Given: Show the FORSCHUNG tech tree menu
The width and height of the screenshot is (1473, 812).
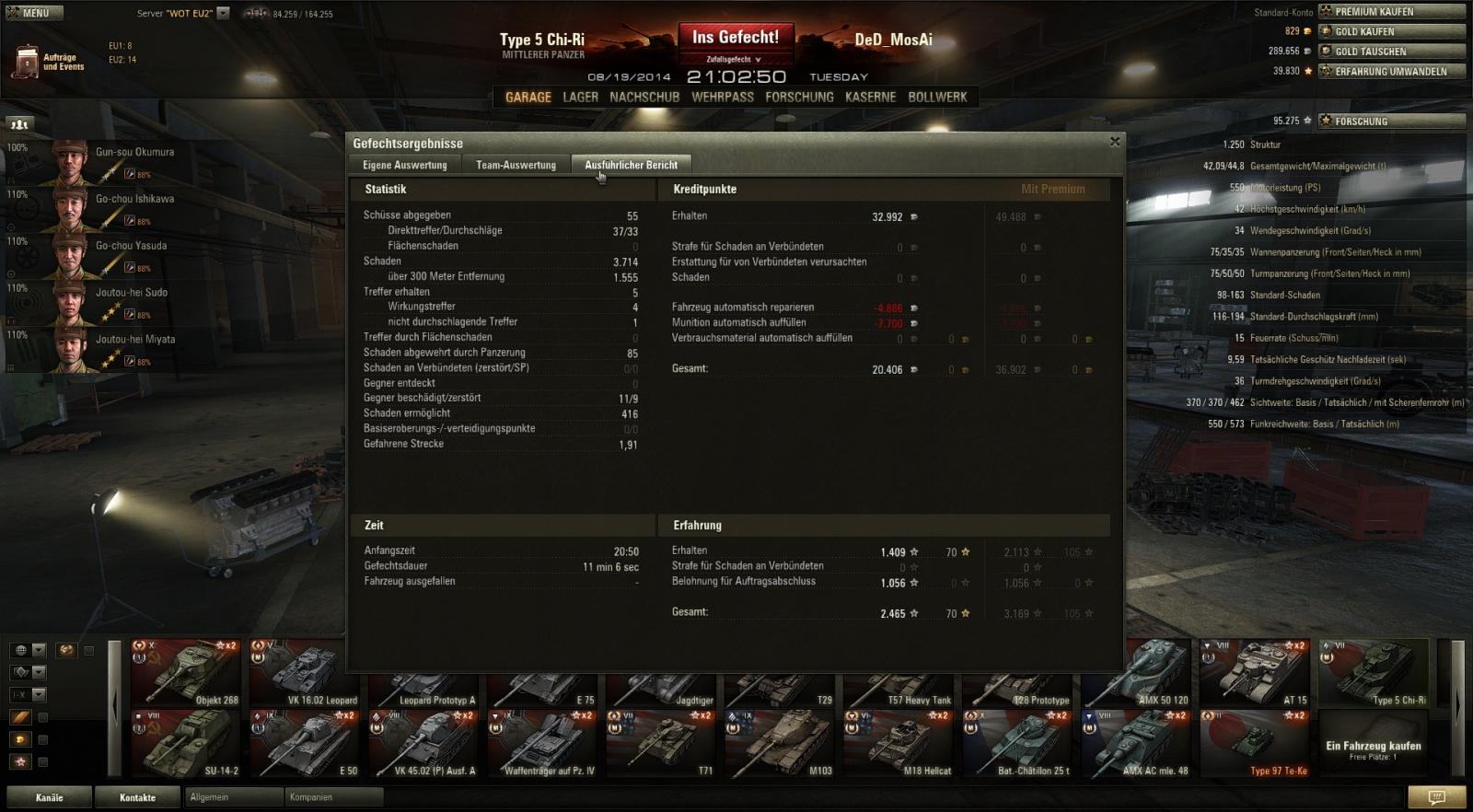Looking at the screenshot, I should [799, 97].
